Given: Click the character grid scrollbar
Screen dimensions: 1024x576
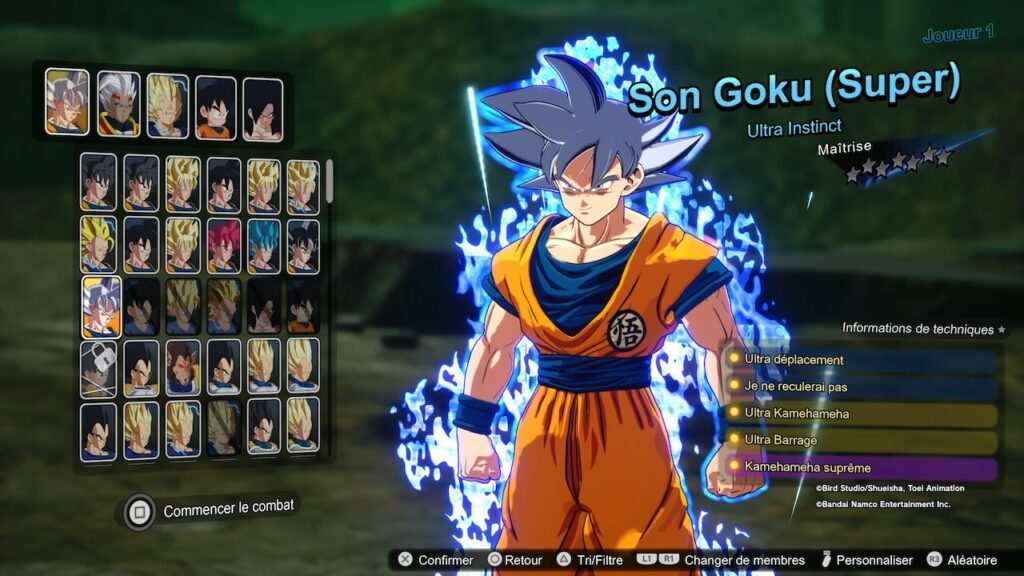Looking at the screenshot, I should [329, 182].
